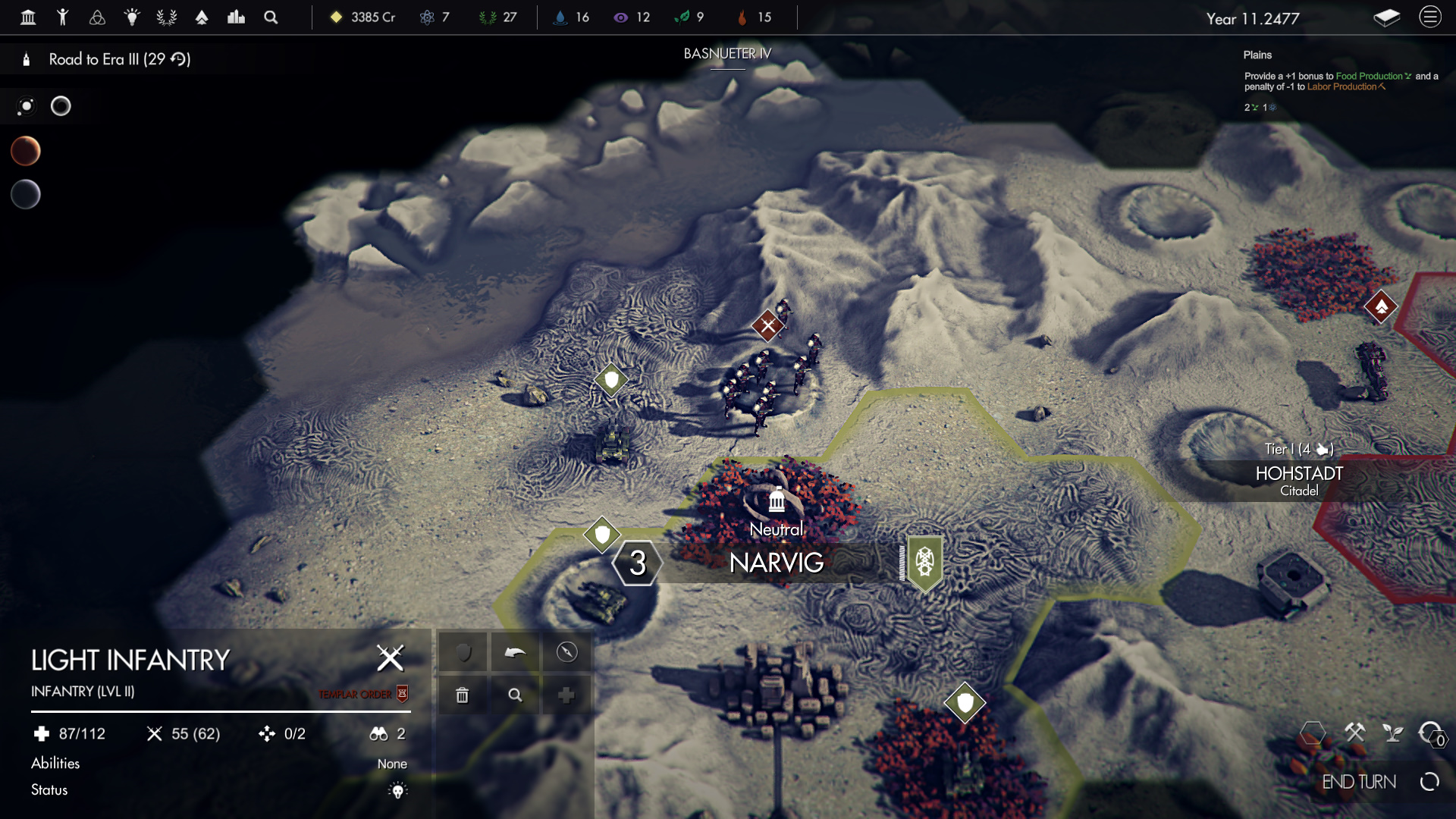Expand the Road to Era III progress tracker
The width and height of the screenshot is (1456, 819).
pyautogui.click(x=118, y=58)
